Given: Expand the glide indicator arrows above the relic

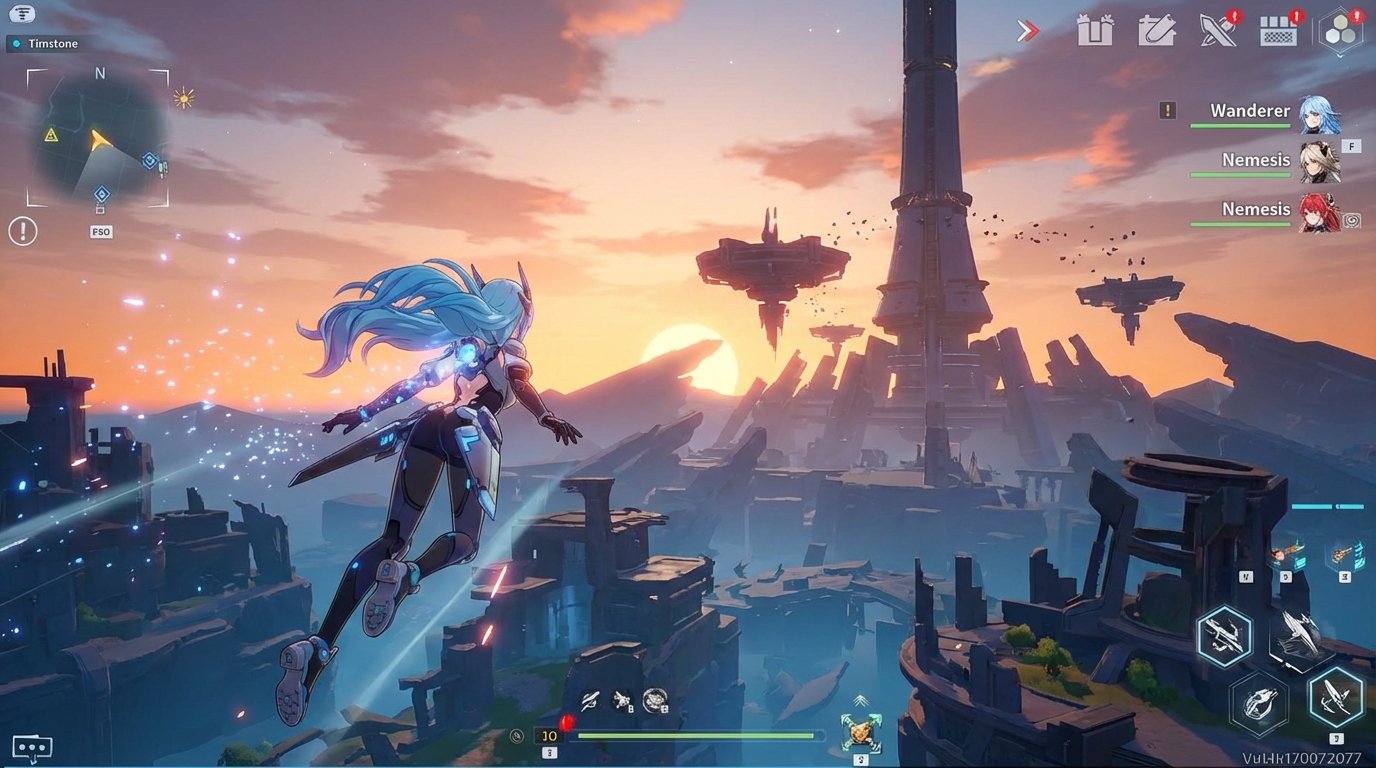Looking at the screenshot, I should click(x=859, y=701).
